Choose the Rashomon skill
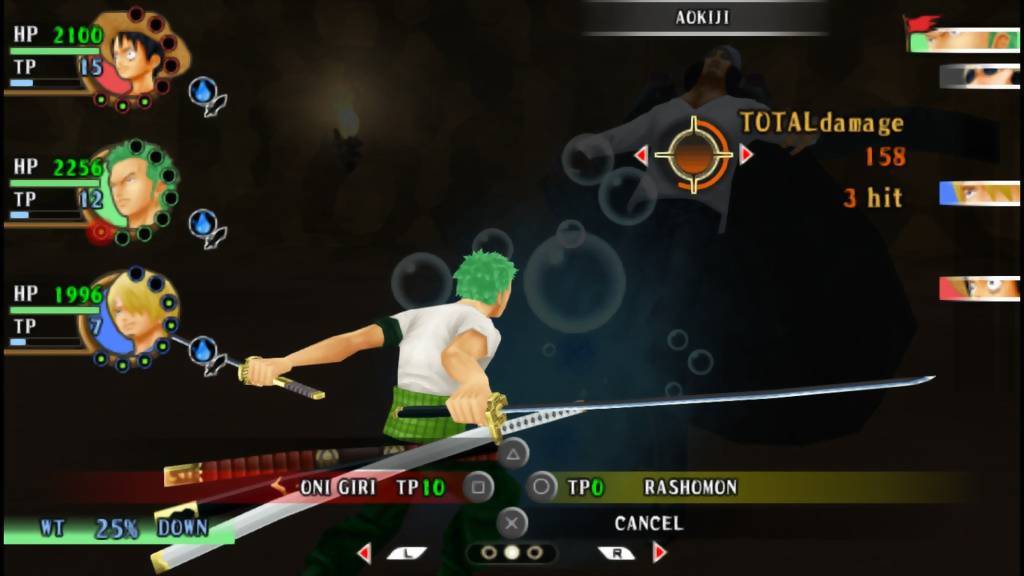This screenshot has height=576, width=1024. point(690,488)
